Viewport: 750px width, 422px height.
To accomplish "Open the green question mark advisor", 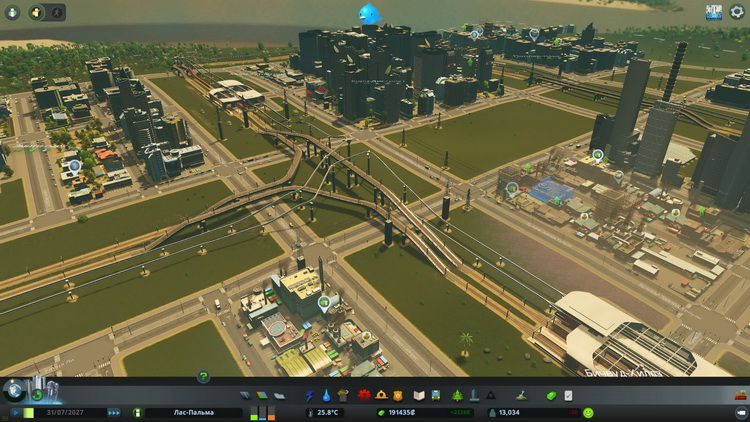I will coord(203,377).
